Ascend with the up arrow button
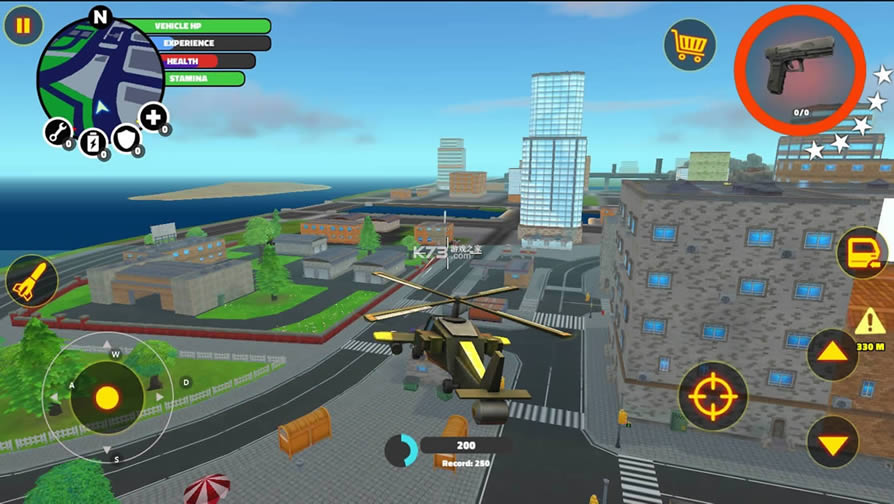This screenshot has width=894, height=504. pos(832,354)
